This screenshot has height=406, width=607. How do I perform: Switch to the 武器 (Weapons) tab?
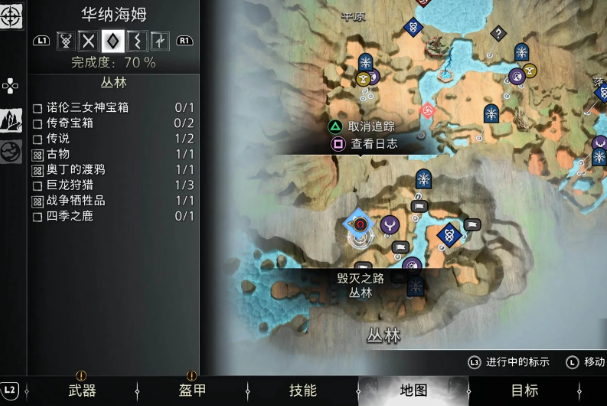[x=81, y=390]
